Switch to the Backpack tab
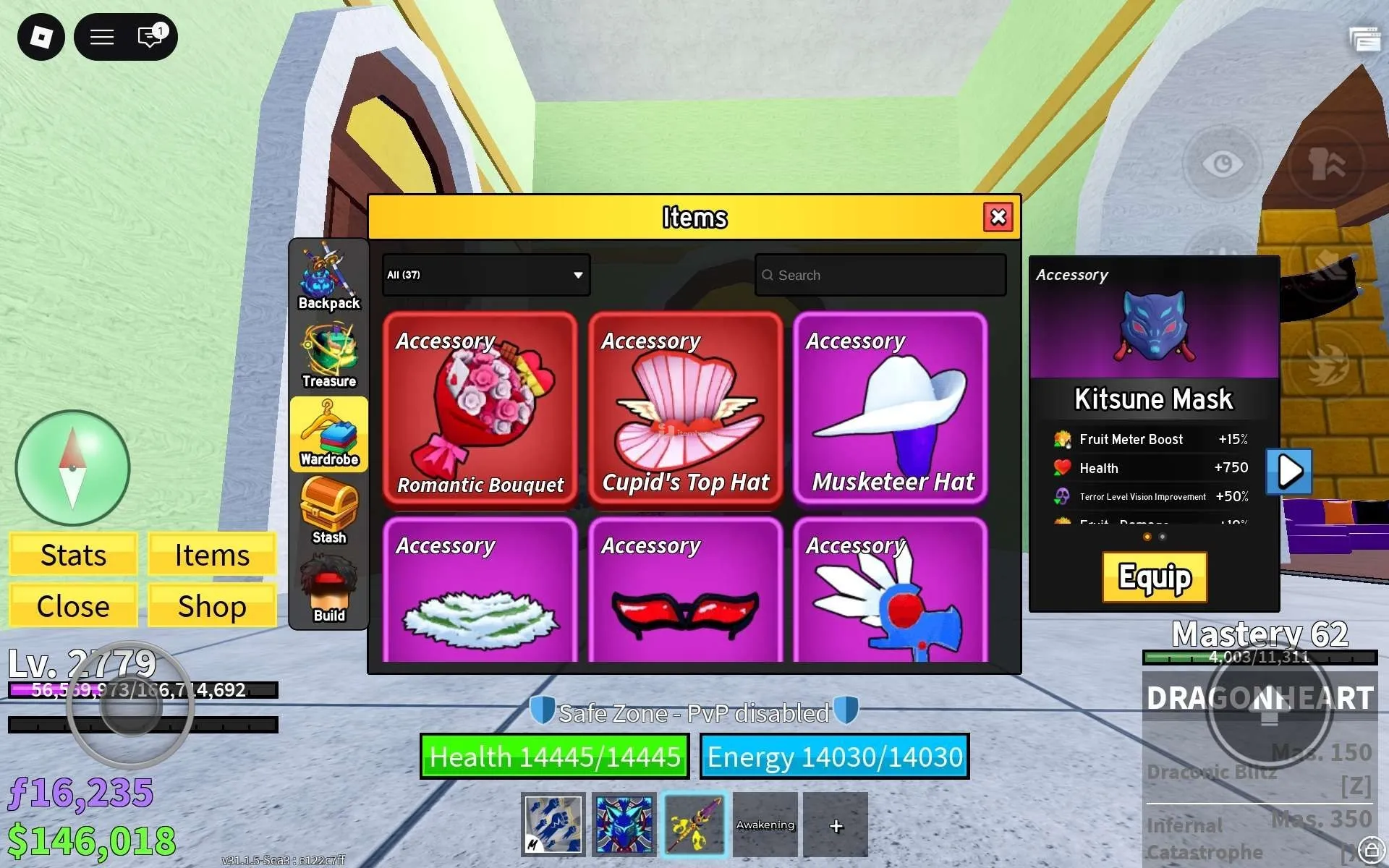The image size is (1389, 868). coord(329,278)
